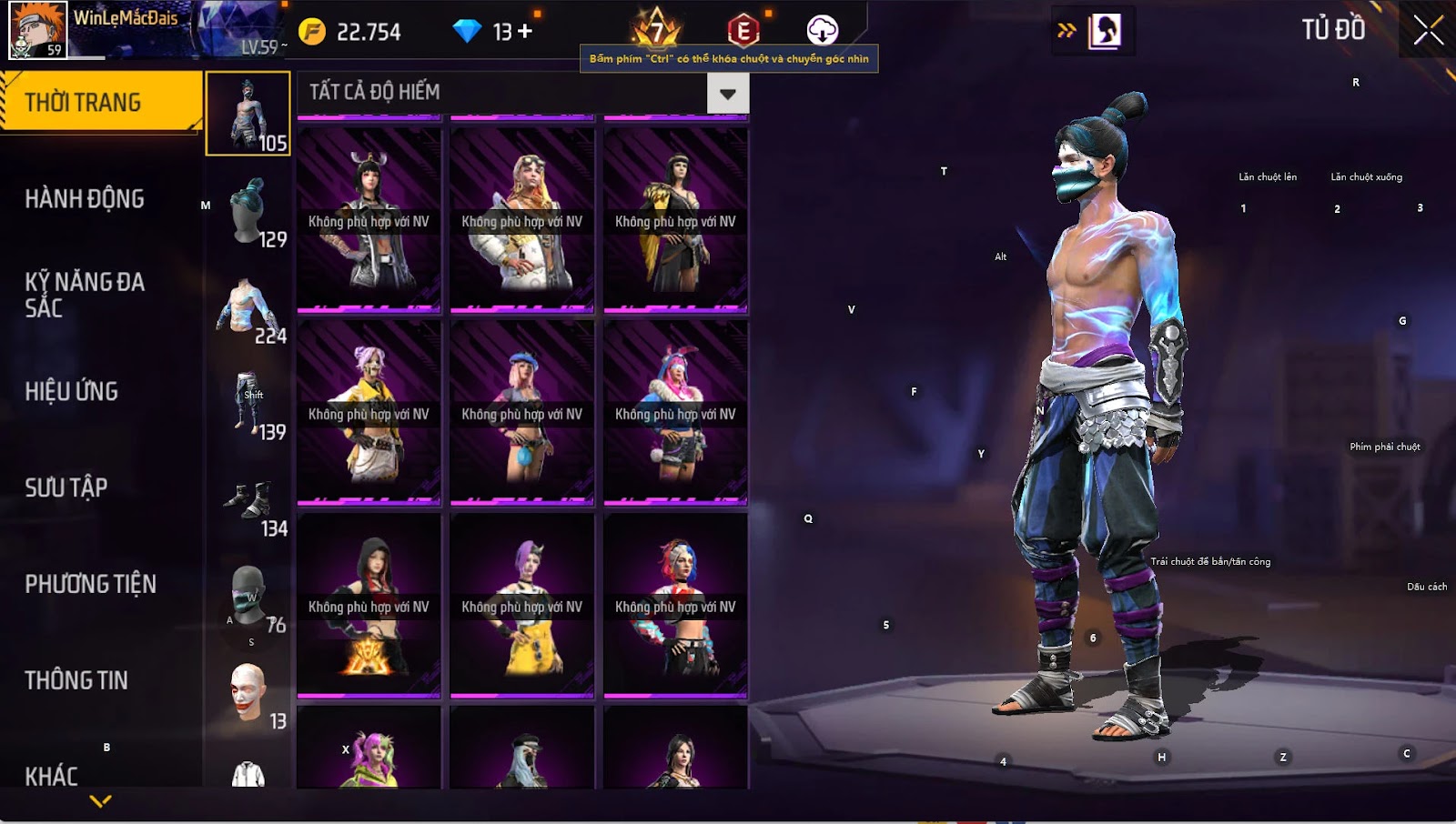Screen dimensions: 1456x824
Task: Choose the head item category (129)
Action: [x=248, y=213]
